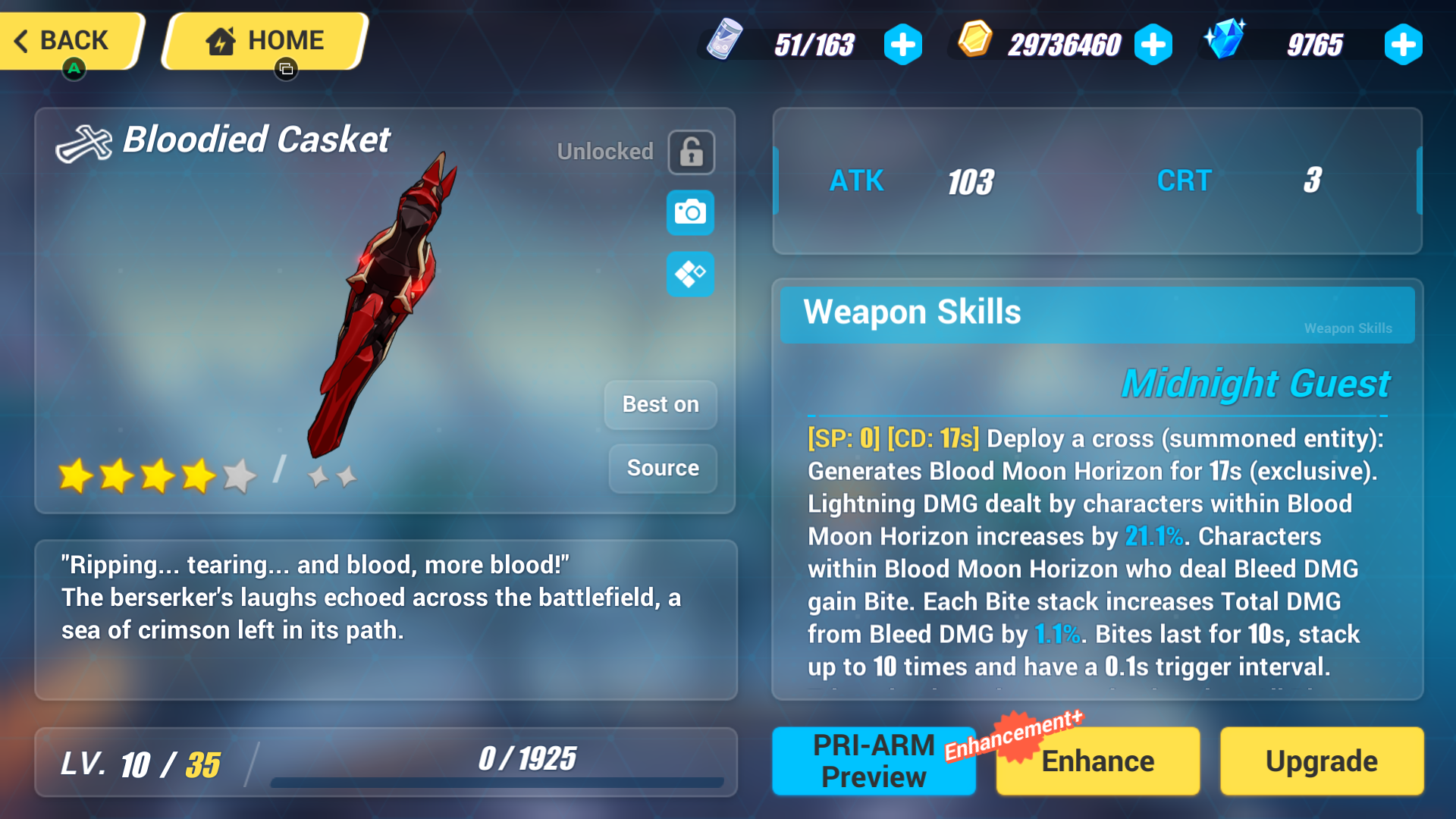This screenshot has width=1456, height=819.
Task: Open Best on recommendations
Action: click(x=660, y=404)
